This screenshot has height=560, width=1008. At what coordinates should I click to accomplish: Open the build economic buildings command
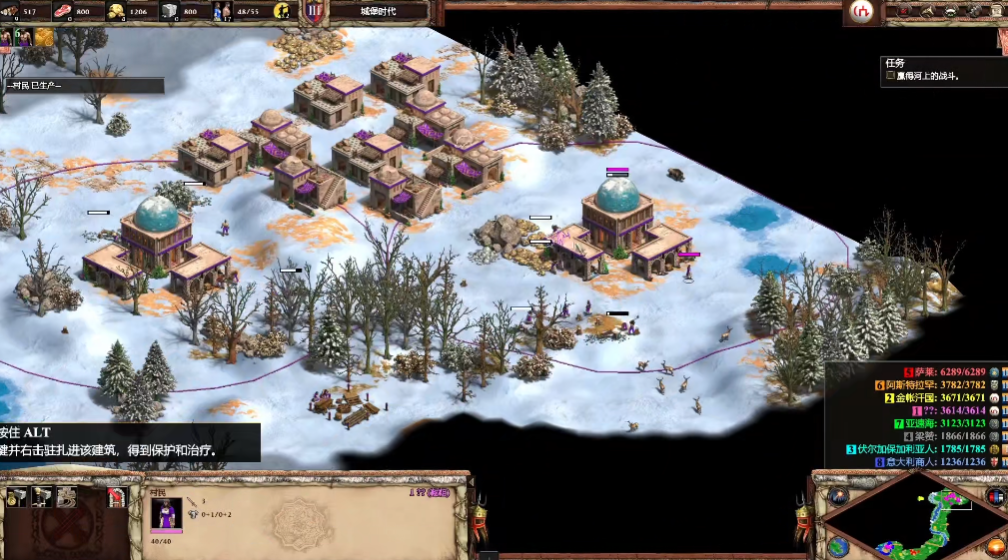click(x=16, y=497)
